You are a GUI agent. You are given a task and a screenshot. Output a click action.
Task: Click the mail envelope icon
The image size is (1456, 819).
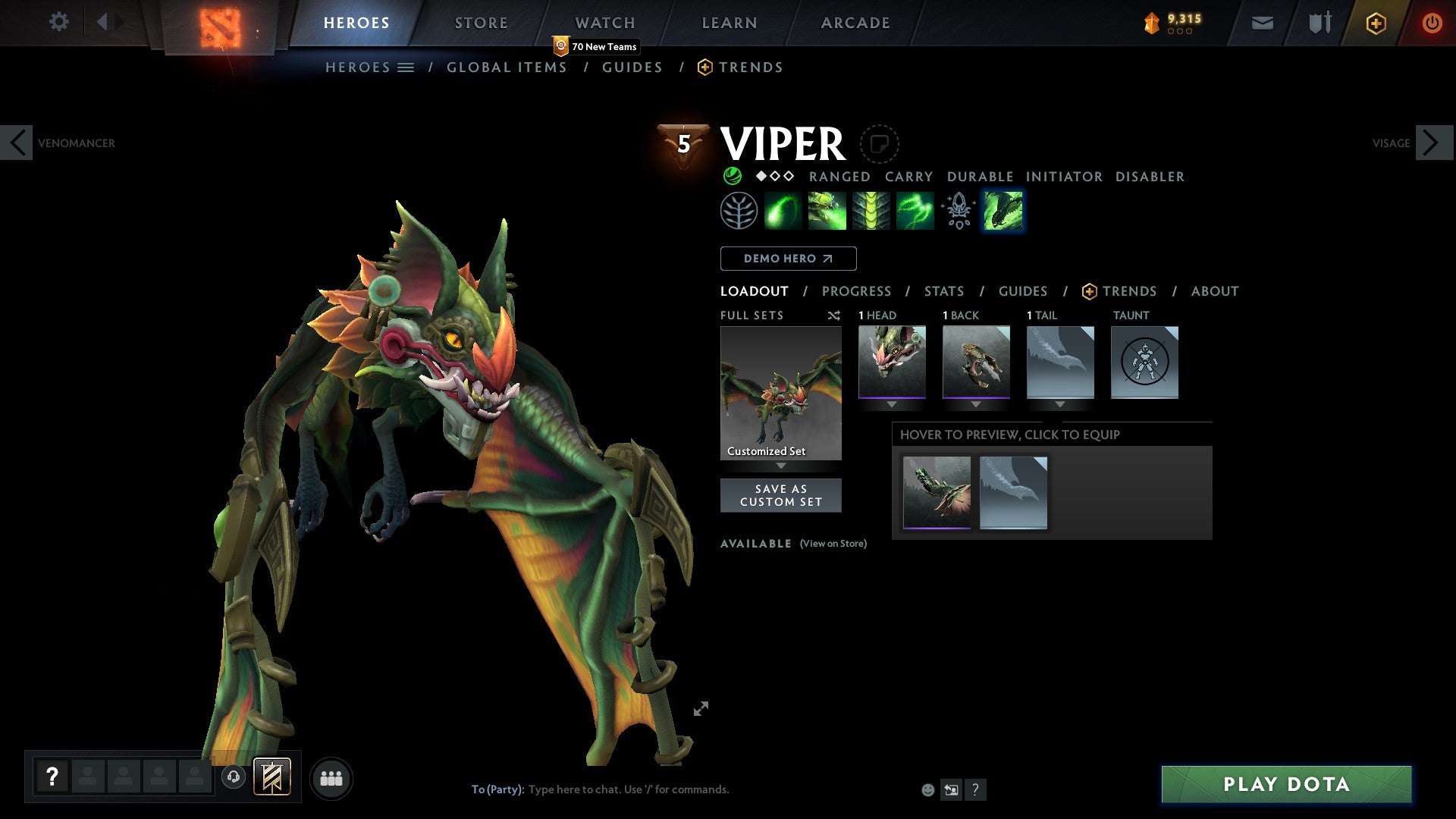point(1262,23)
